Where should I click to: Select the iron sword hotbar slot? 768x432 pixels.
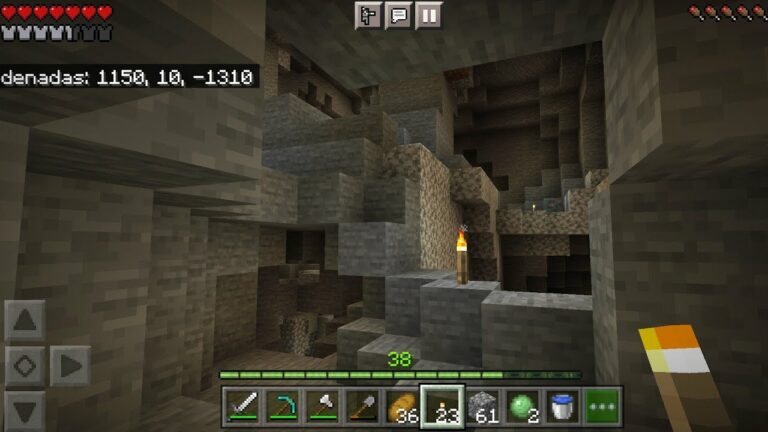pos(243,406)
